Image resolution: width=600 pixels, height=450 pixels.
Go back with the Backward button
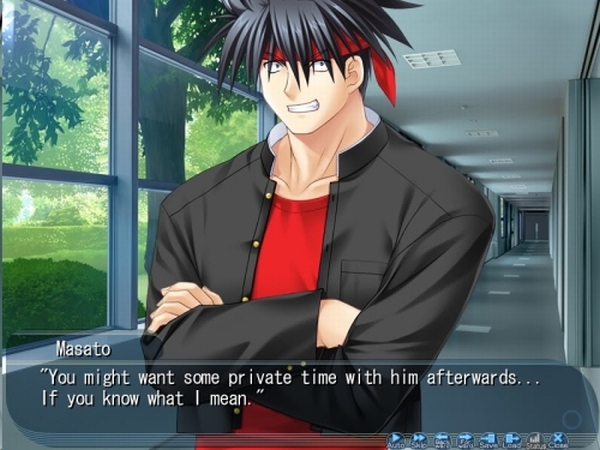point(442,439)
